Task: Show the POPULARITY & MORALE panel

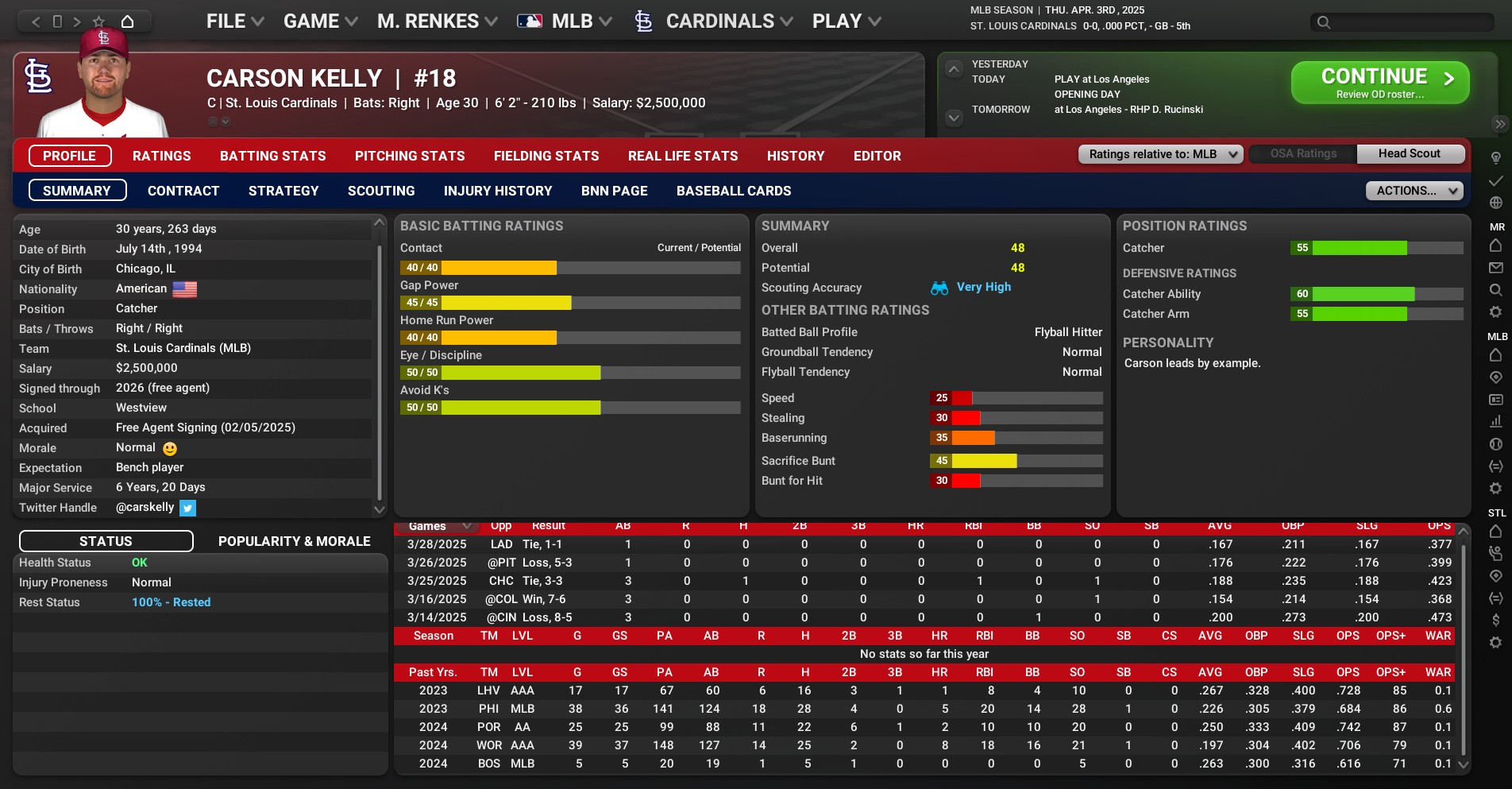Action: click(x=295, y=541)
